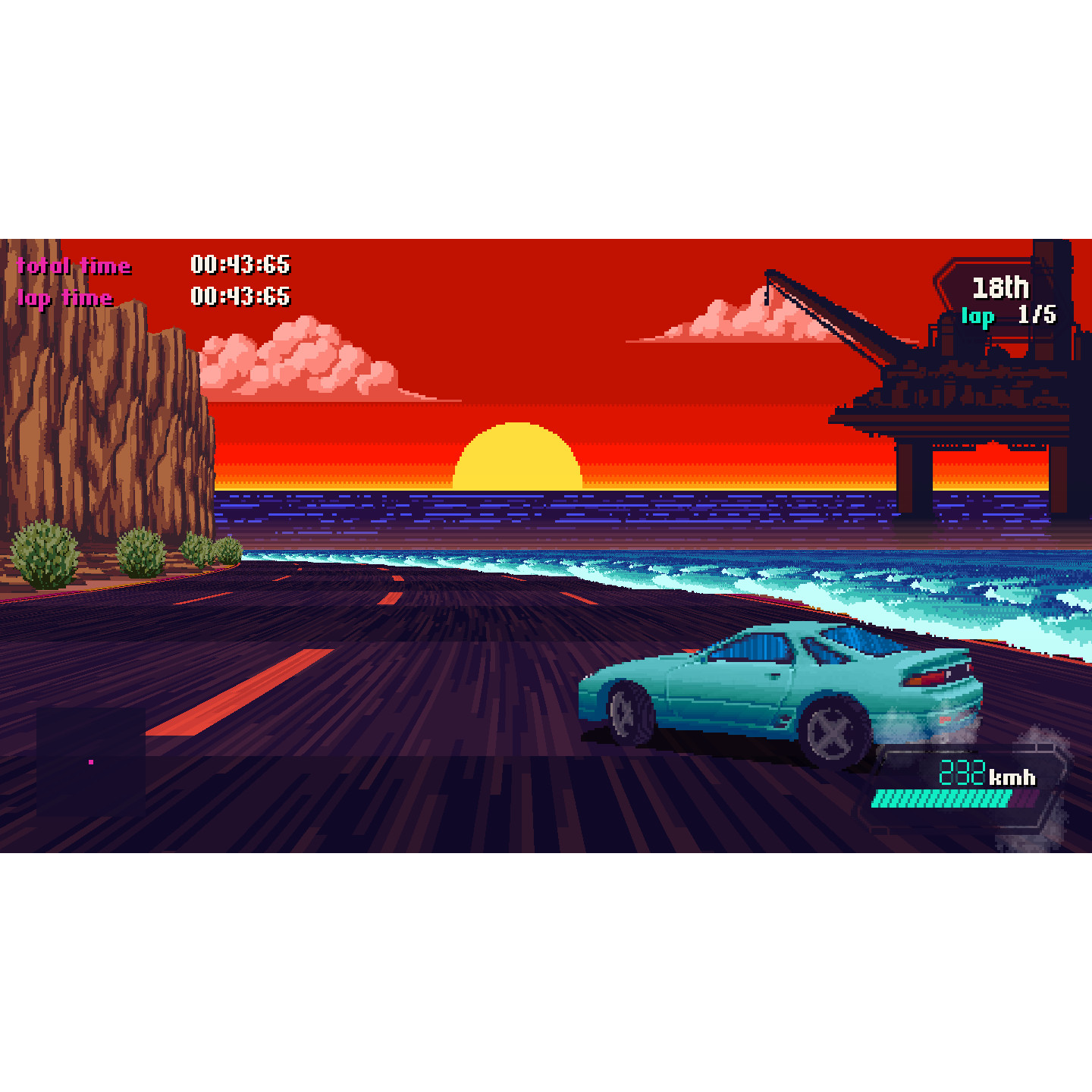This screenshot has height=1092, width=1092.
Task: Toggle the total time display
Action: pos(74,266)
